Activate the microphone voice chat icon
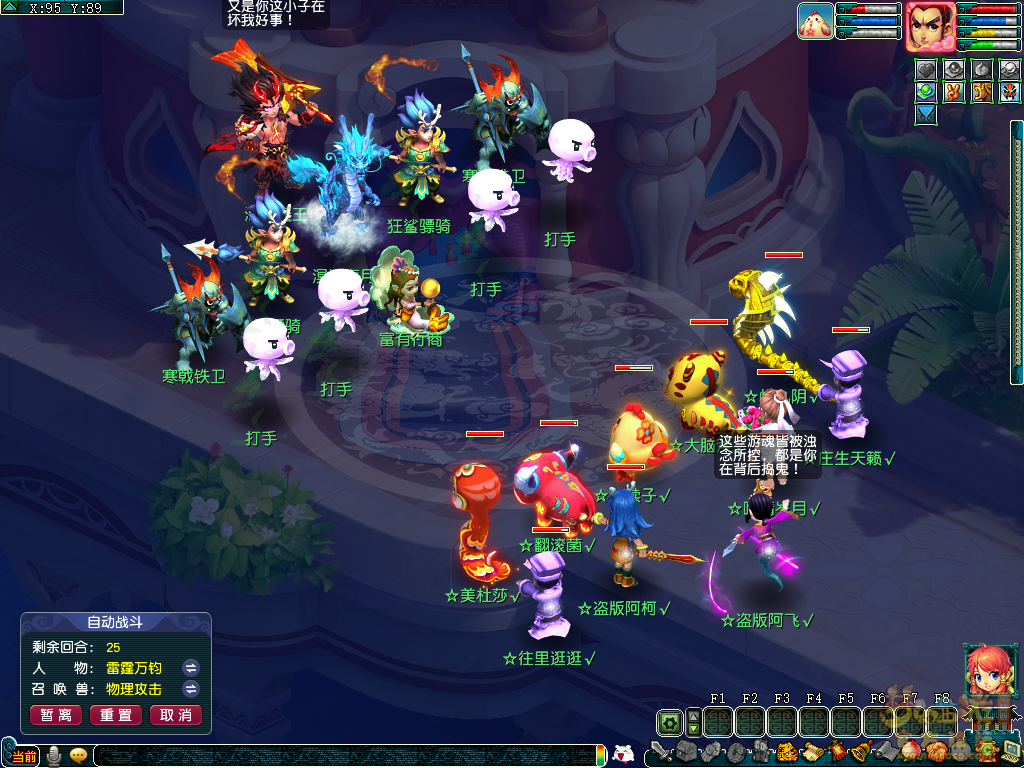The height and width of the screenshot is (768, 1024). (54, 756)
